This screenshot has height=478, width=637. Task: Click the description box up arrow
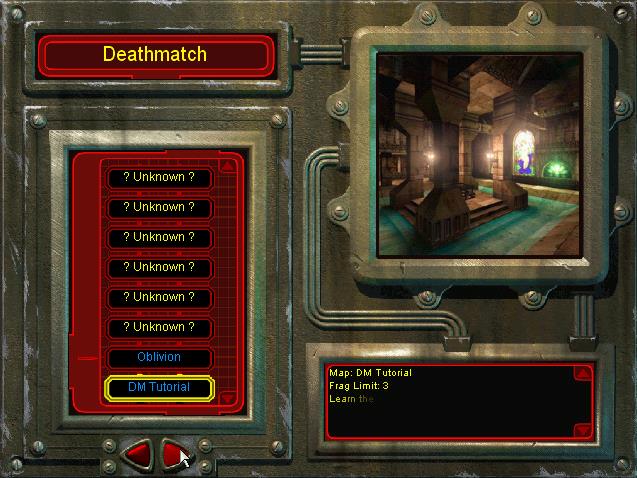pyautogui.click(x=583, y=373)
